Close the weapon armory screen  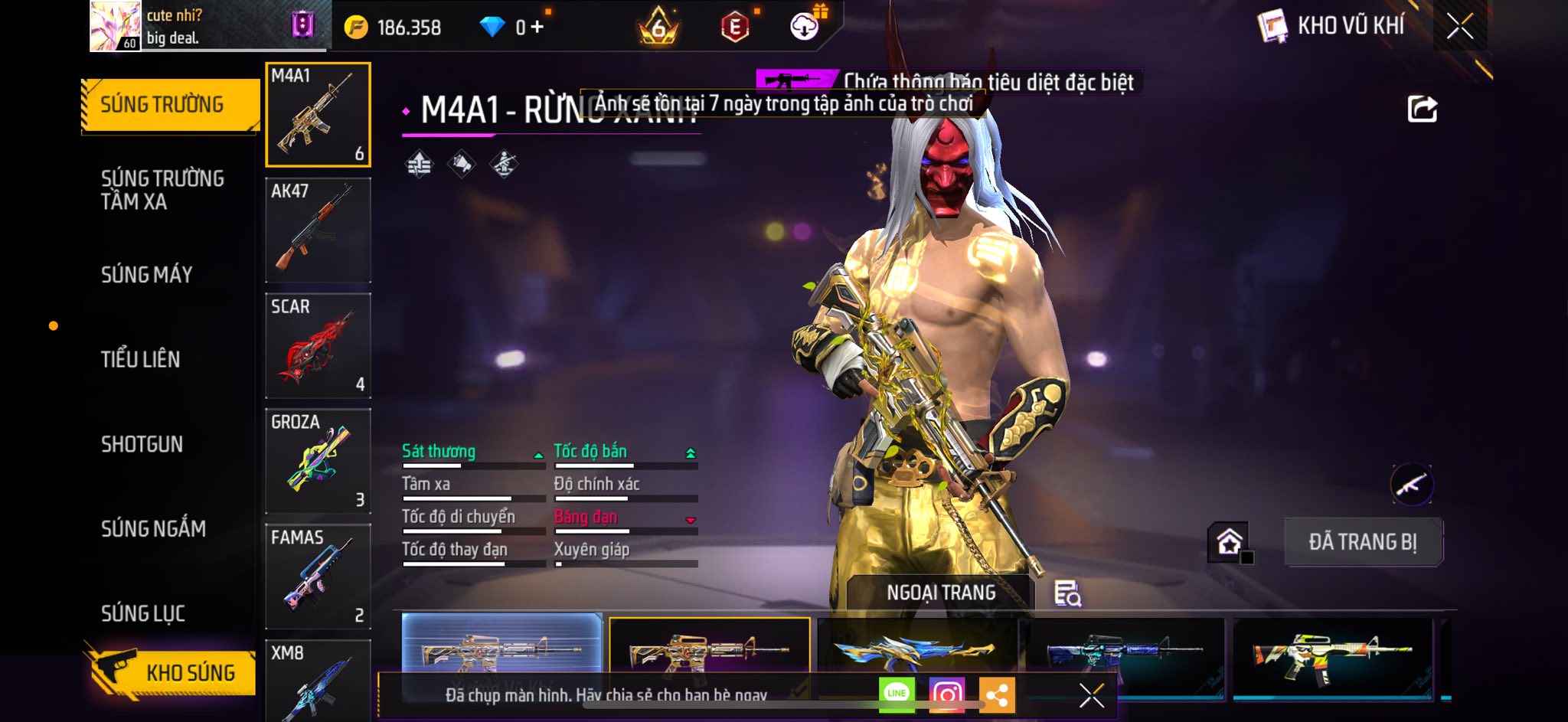[1459, 27]
